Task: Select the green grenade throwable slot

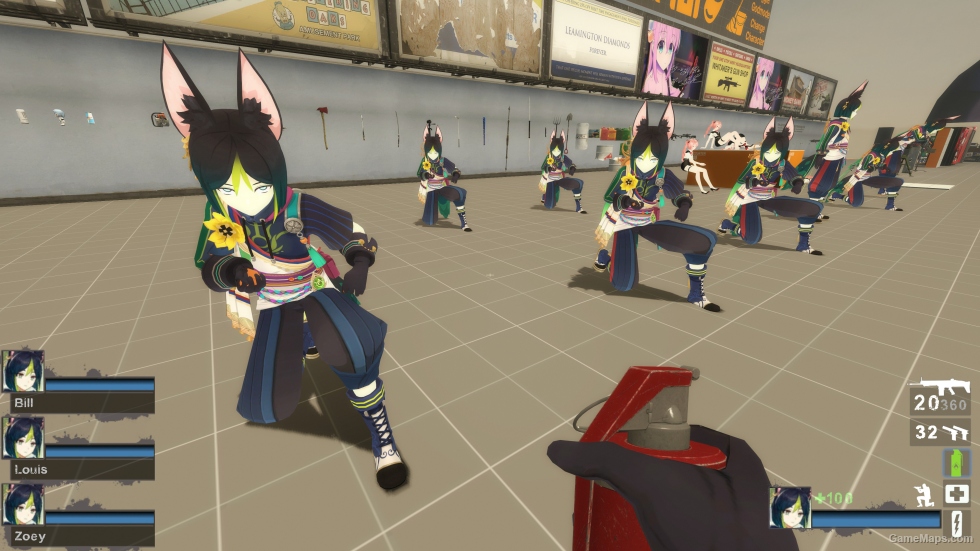Action: click(x=957, y=463)
